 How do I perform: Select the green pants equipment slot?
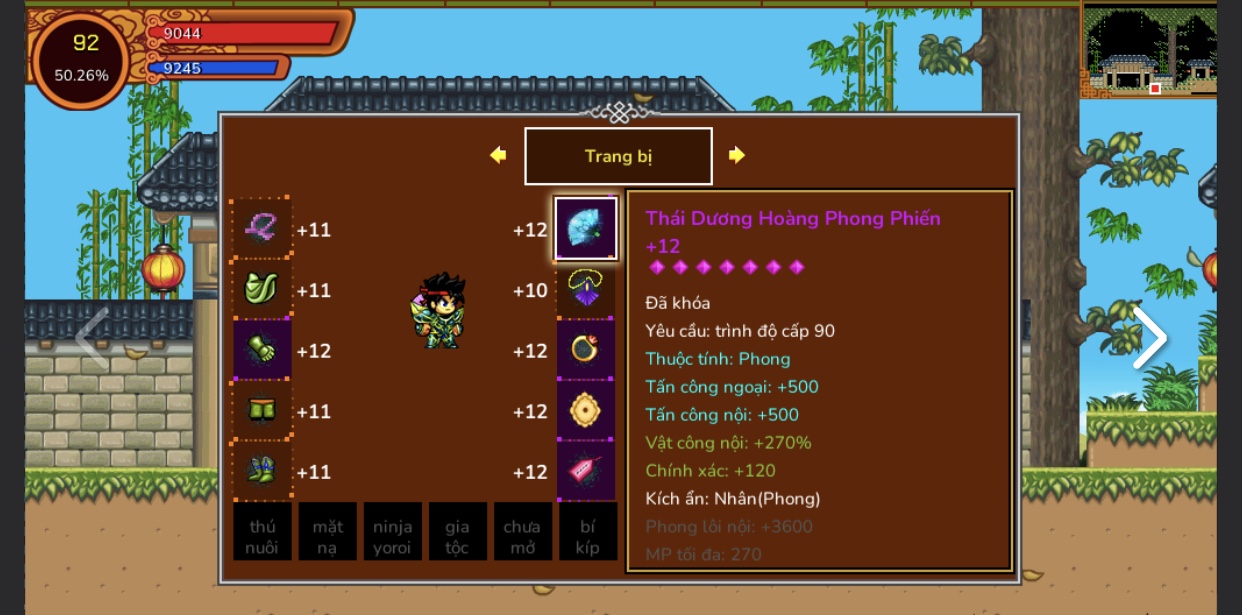[x=262, y=411]
